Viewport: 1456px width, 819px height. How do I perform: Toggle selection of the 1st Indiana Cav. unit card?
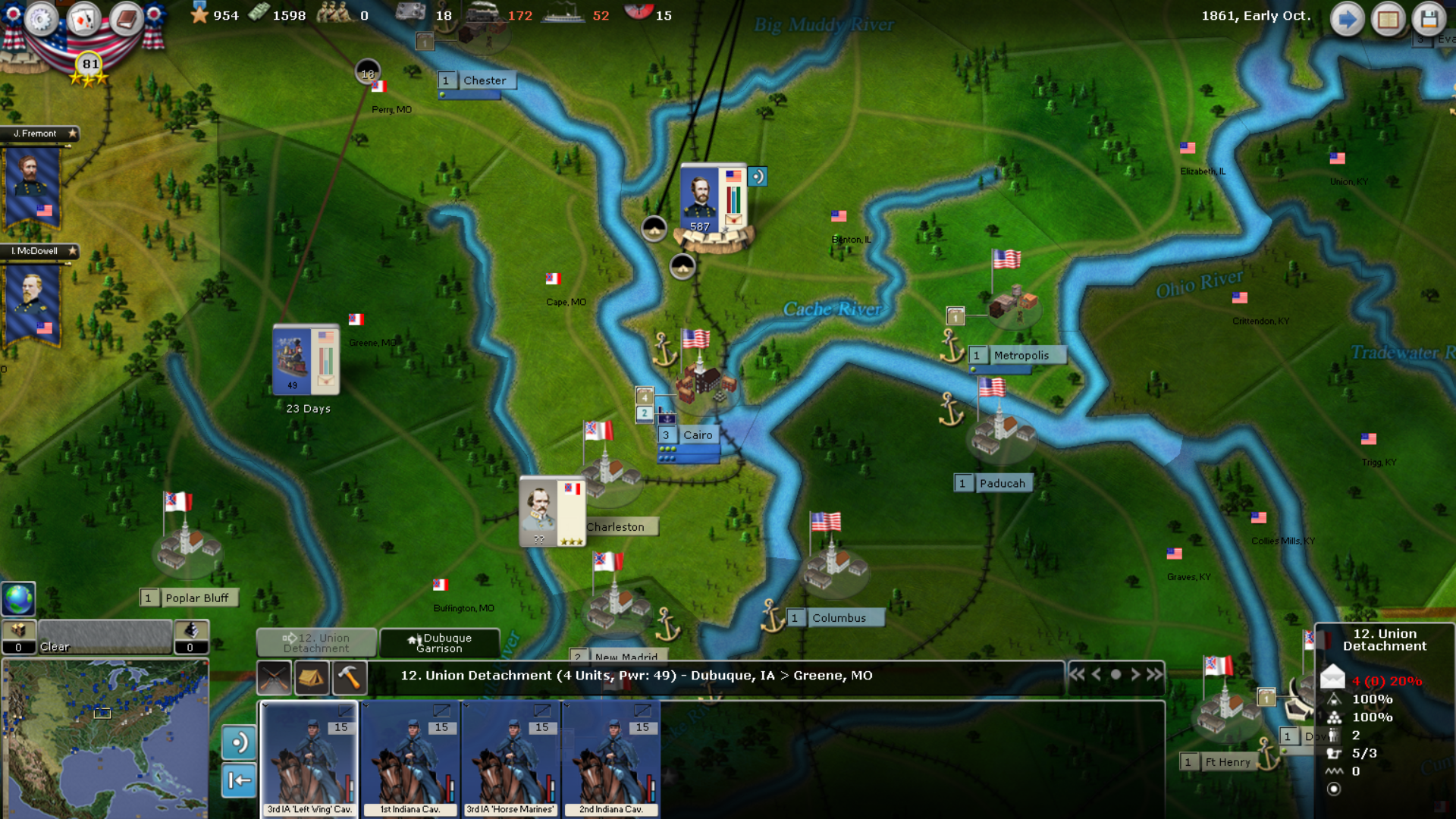[409, 758]
